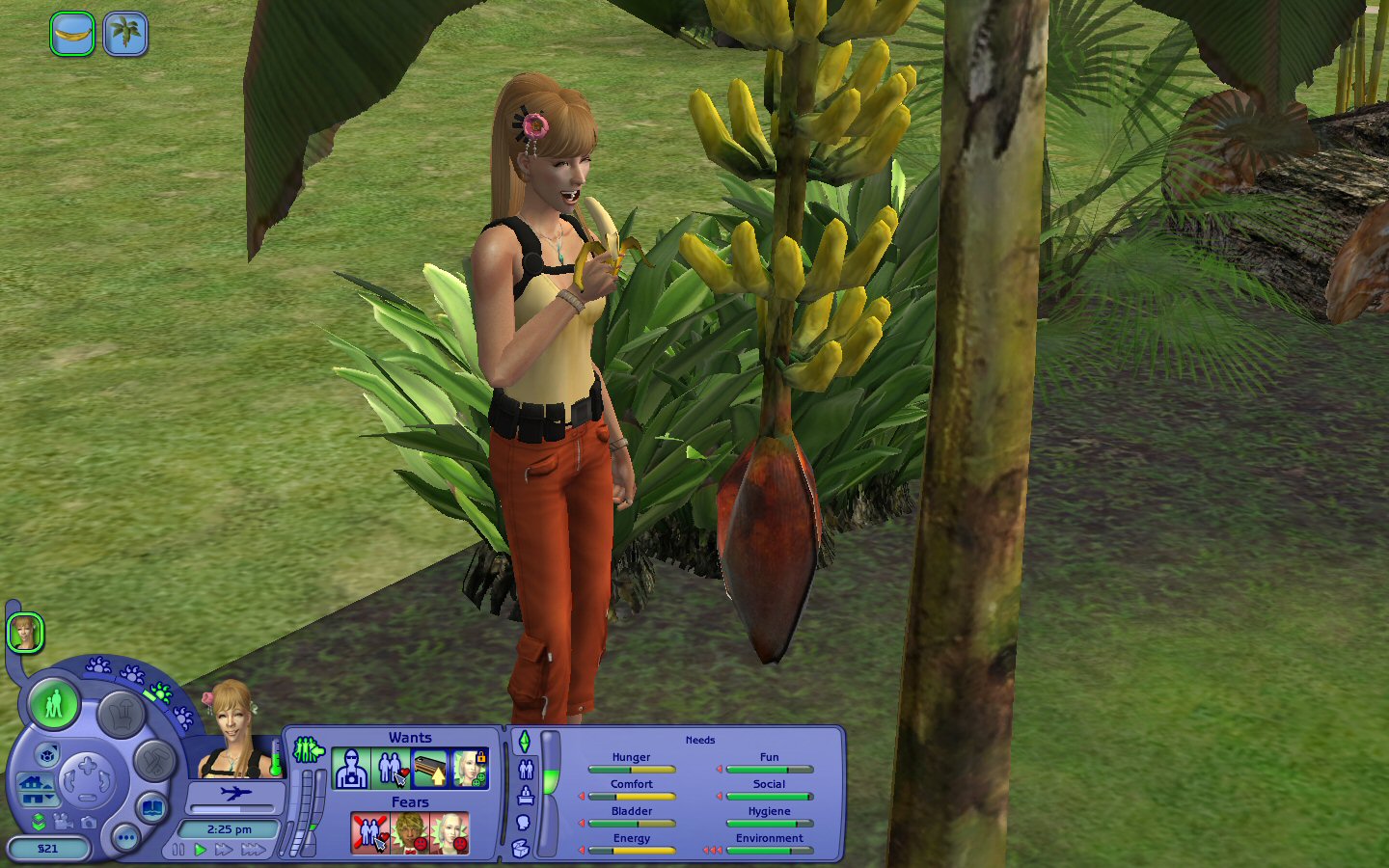Image resolution: width=1389 pixels, height=868 pixels.
Task: Open the career panel tab
Action: click(526, 796)
